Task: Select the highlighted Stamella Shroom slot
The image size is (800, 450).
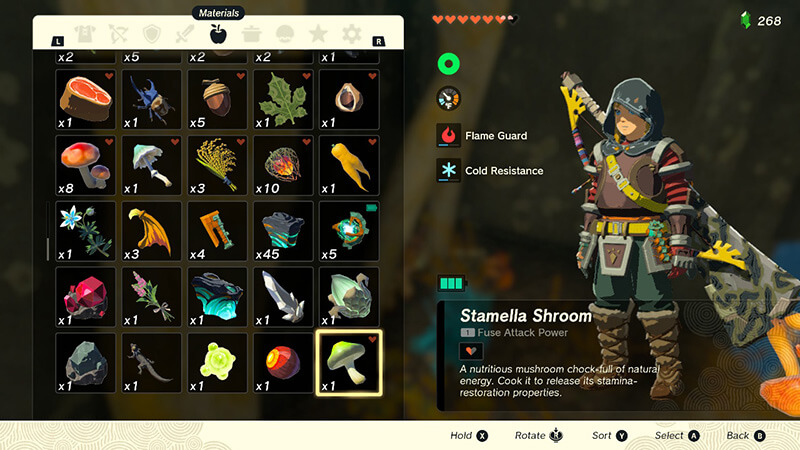Action: click(348, 362)
